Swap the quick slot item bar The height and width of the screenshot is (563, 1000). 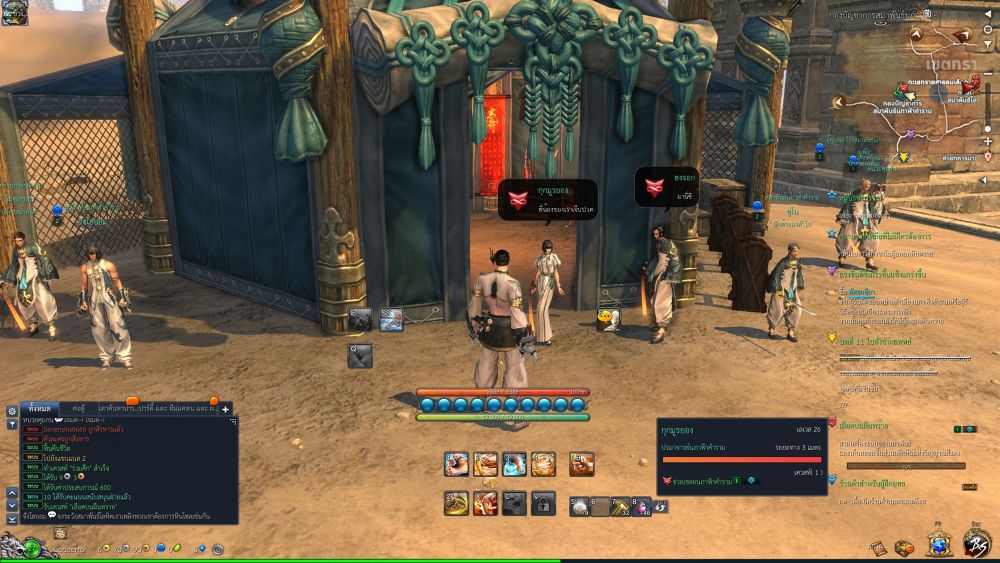(x=661, y=507)
